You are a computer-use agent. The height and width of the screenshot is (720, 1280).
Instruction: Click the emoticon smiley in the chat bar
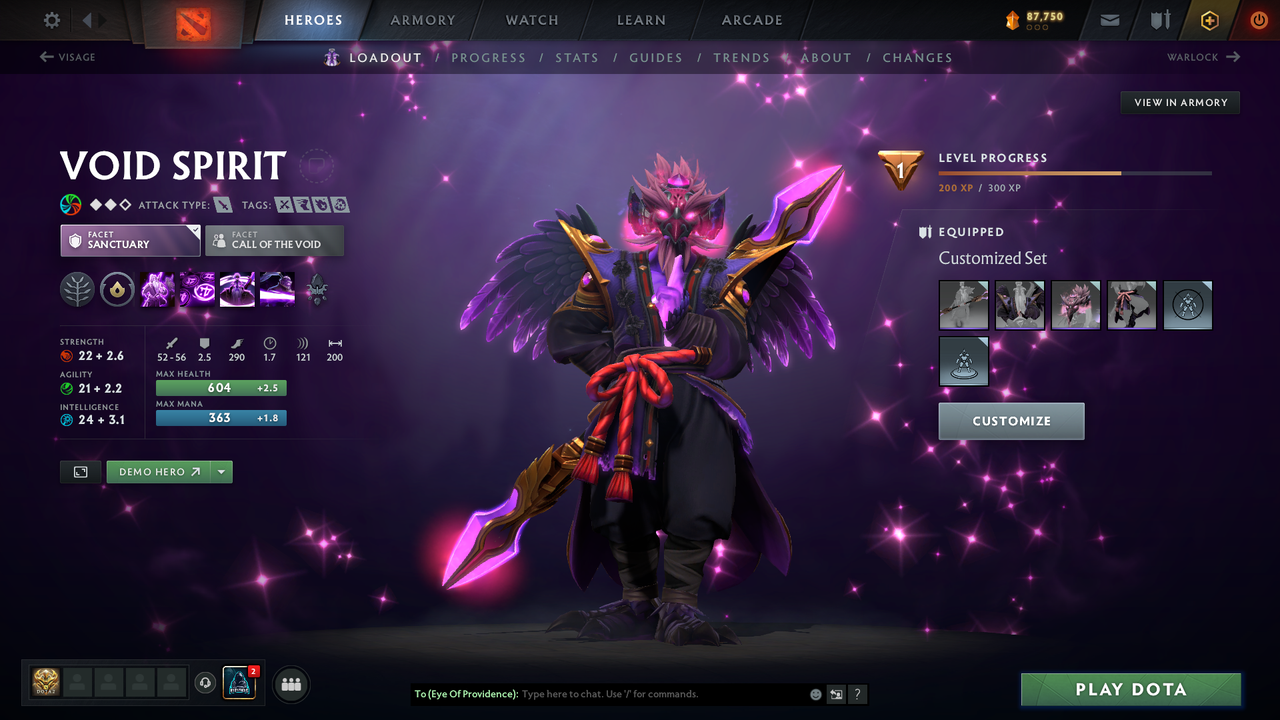(814, 693)
